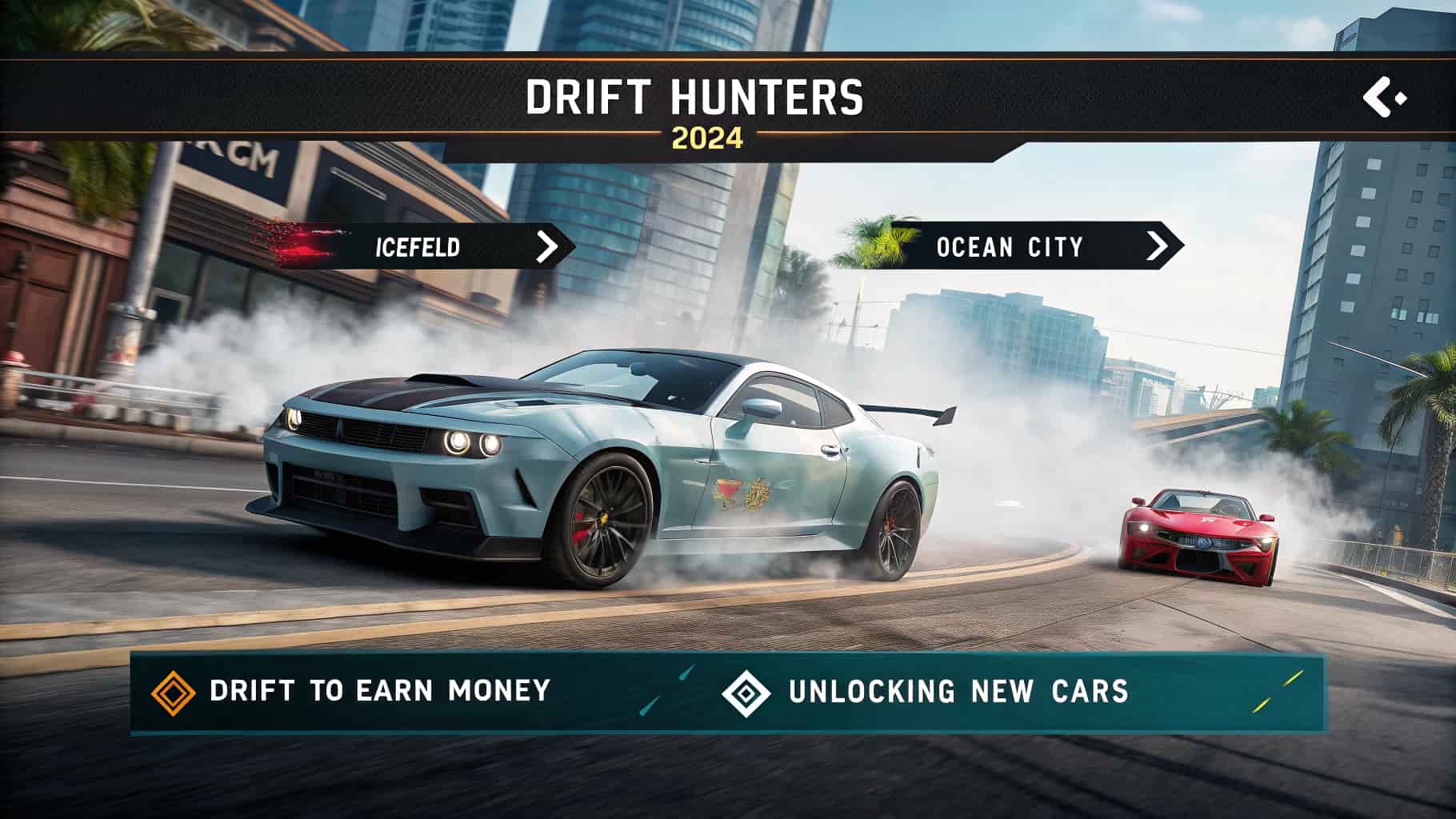Toggle the Icefeld track selection
The height and width of the screenshot is (819, 1456).
[x=416, y=248]
